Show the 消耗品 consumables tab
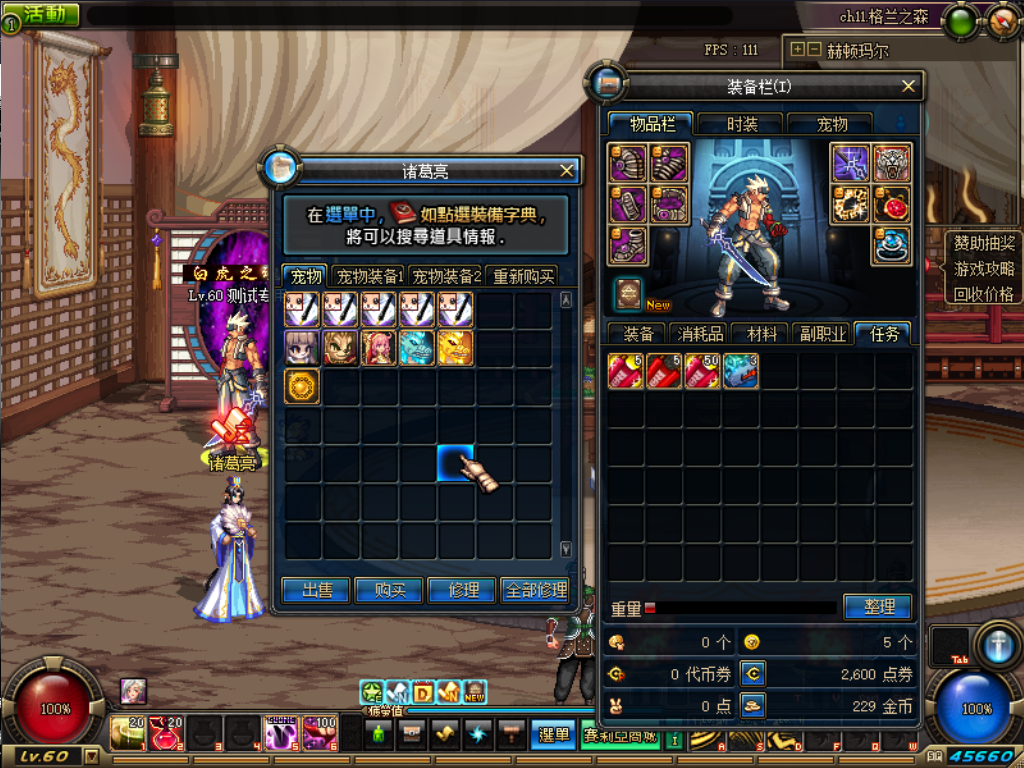The image size is (1024, 768). point(700,335)
